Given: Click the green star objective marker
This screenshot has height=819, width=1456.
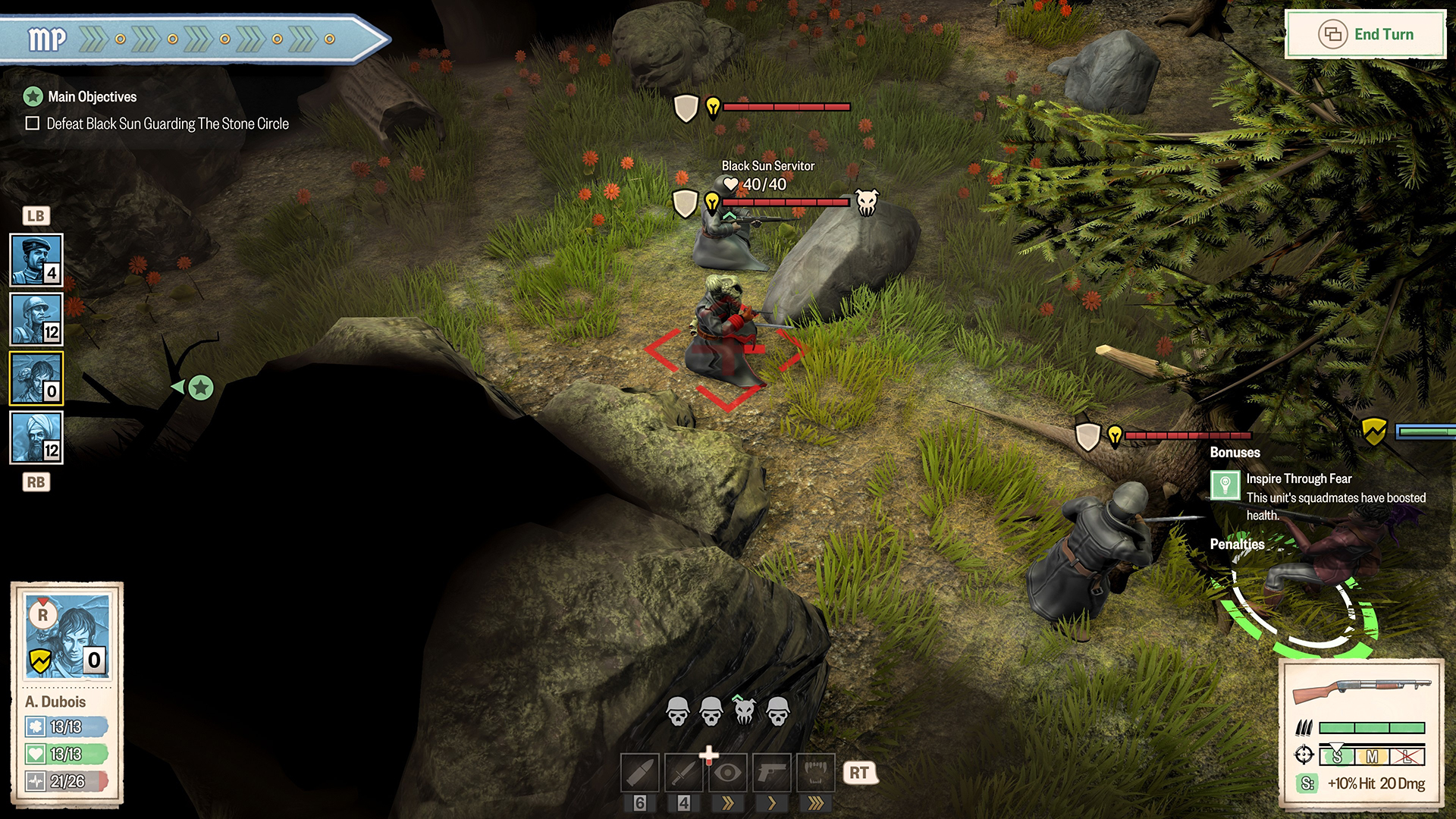Looking at the screenshot, I should [x=201, y=388].
